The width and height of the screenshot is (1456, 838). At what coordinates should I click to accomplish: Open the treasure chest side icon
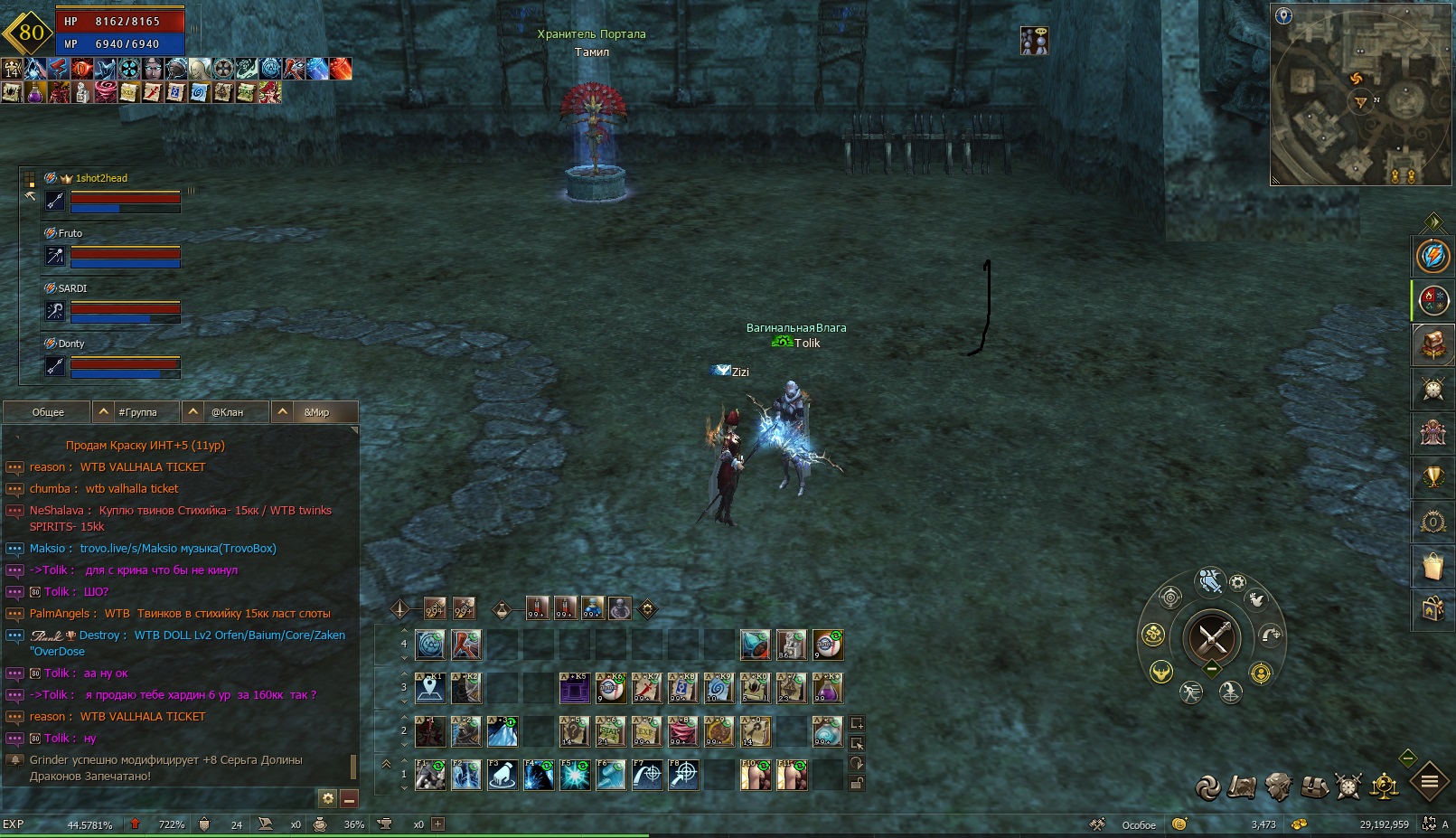point(1433,344)
